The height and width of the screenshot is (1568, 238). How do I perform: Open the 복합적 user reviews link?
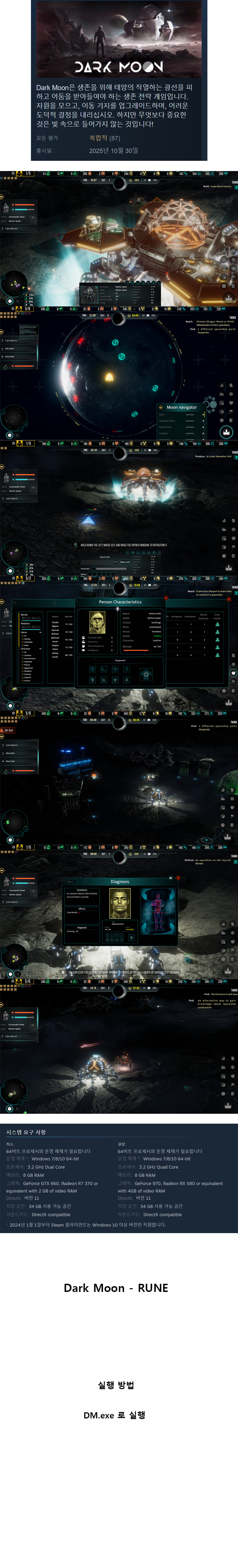[x=104, y=138]
